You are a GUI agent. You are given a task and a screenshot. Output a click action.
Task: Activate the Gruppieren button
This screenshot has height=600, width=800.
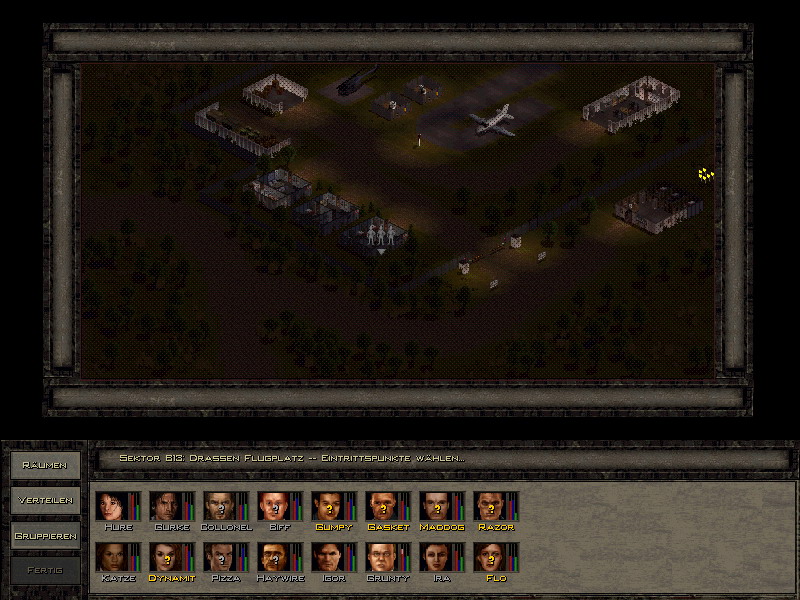pyautogui.click(x=44, y=536)
